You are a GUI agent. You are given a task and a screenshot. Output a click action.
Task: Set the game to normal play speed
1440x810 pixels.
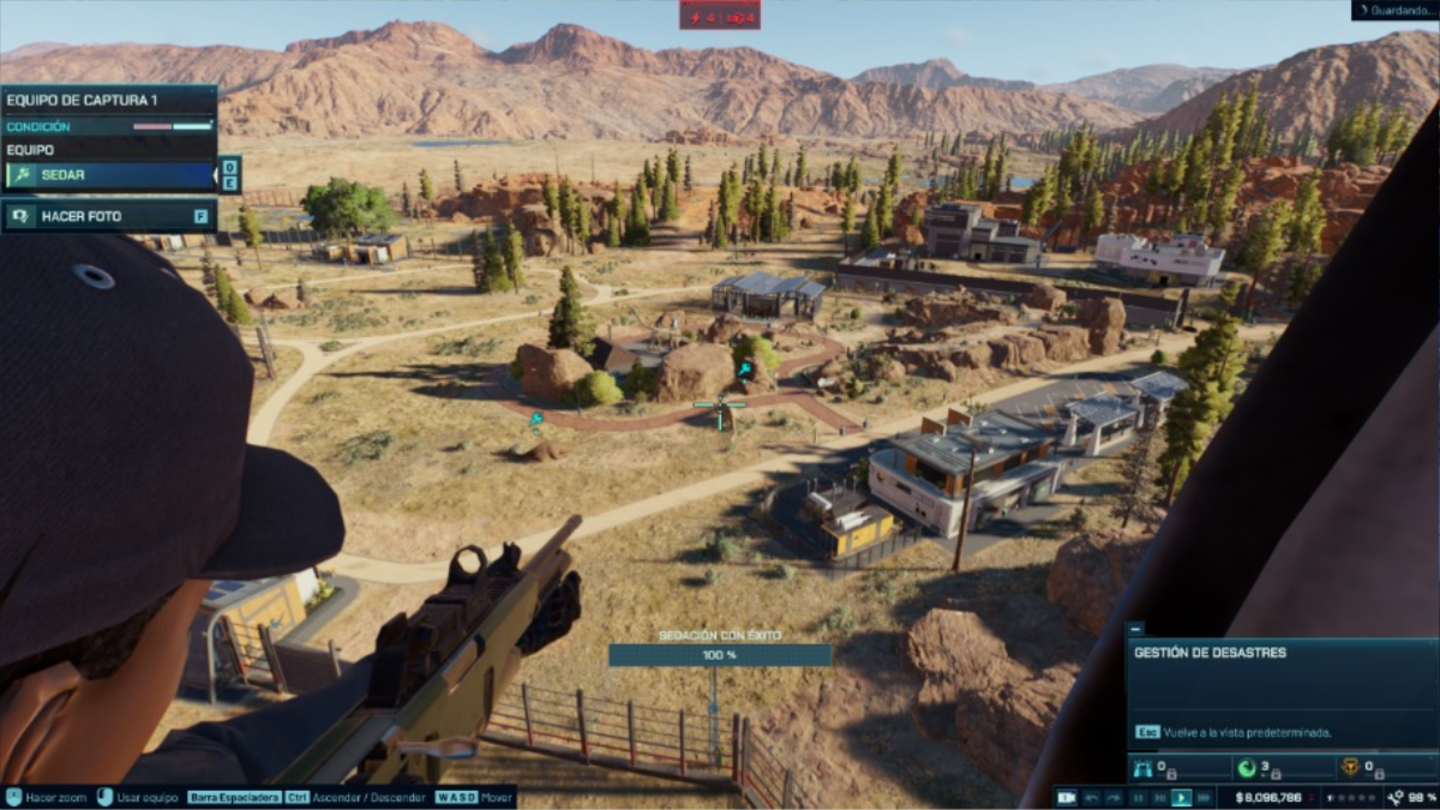[1181, 798]
